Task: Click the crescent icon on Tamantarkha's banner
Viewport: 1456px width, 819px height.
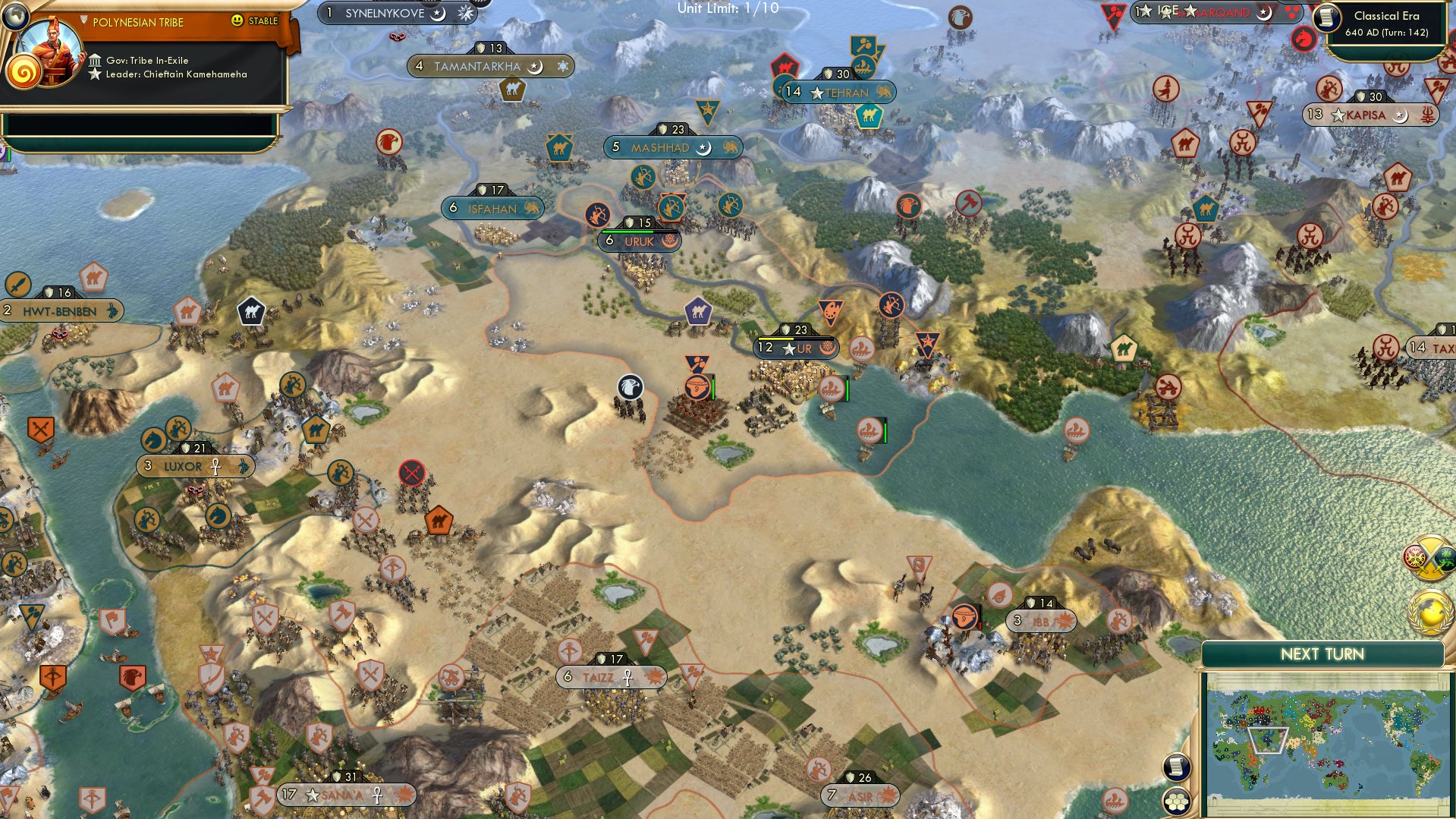Action: (x=536, y=66)
